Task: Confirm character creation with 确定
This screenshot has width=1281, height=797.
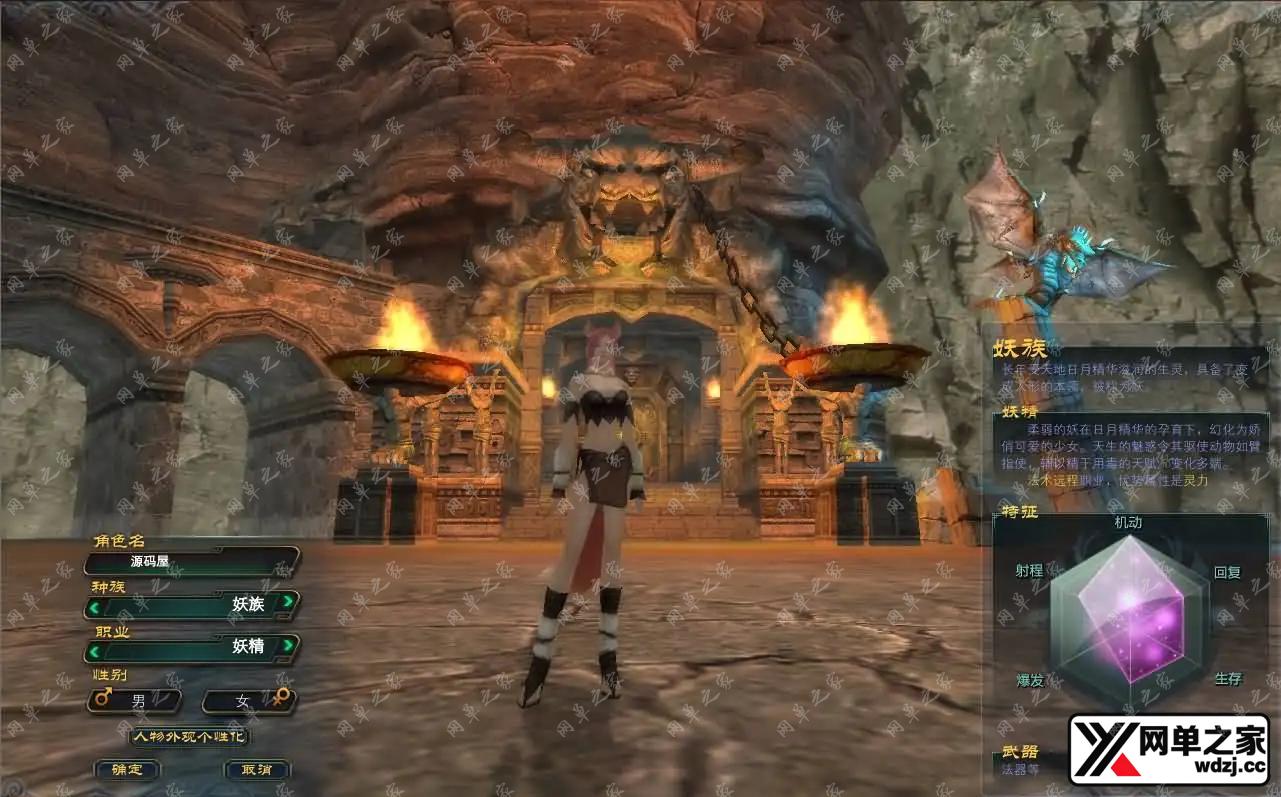Action: tap(127, 770)
